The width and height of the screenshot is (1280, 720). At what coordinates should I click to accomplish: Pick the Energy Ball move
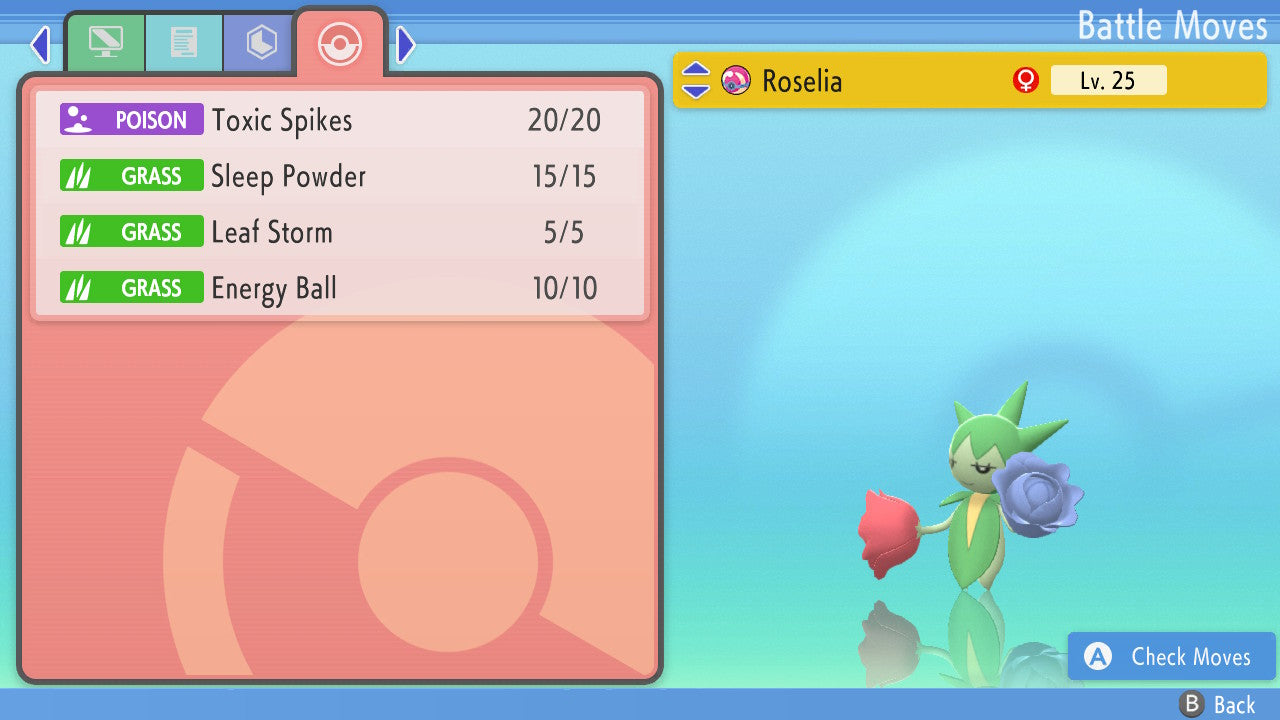340,289
